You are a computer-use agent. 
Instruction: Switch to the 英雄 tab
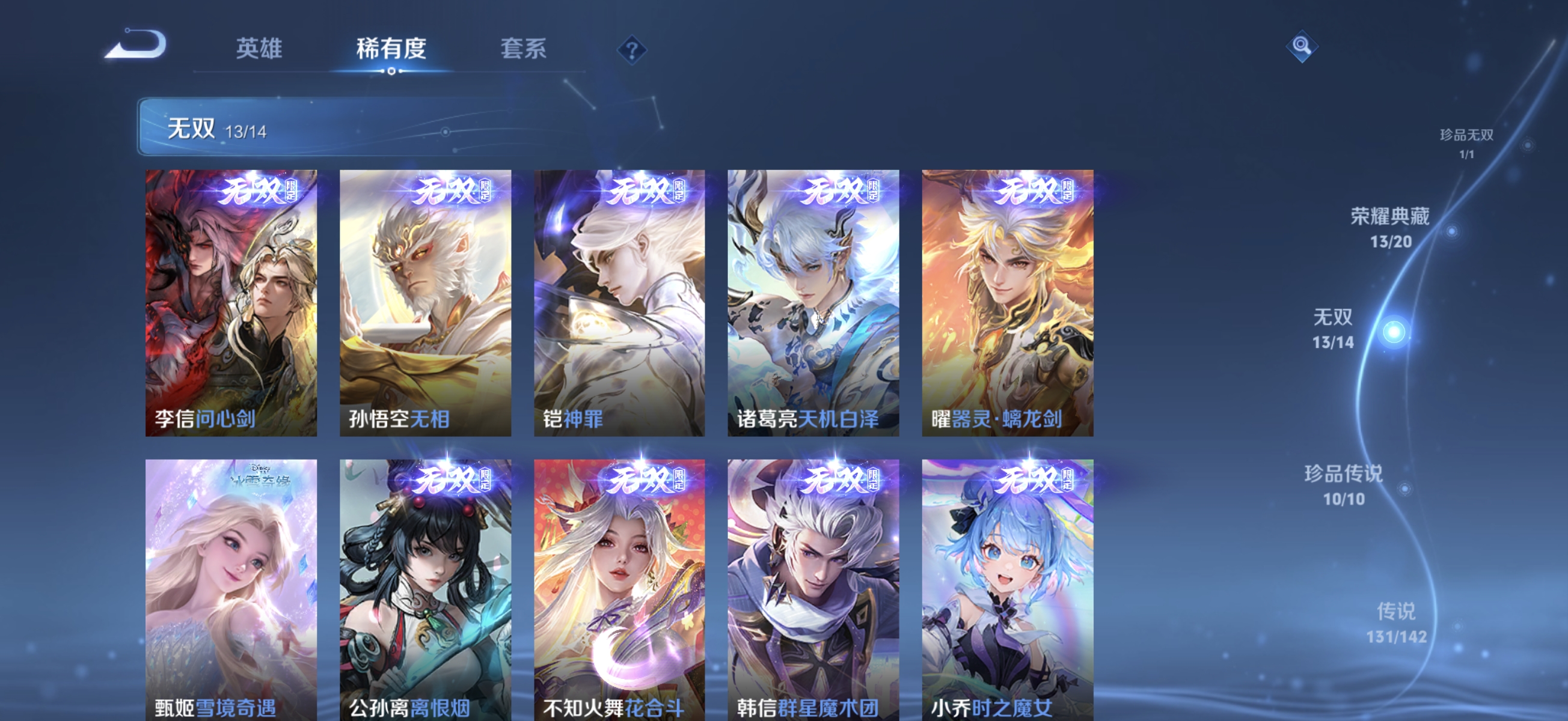[259, 50]
